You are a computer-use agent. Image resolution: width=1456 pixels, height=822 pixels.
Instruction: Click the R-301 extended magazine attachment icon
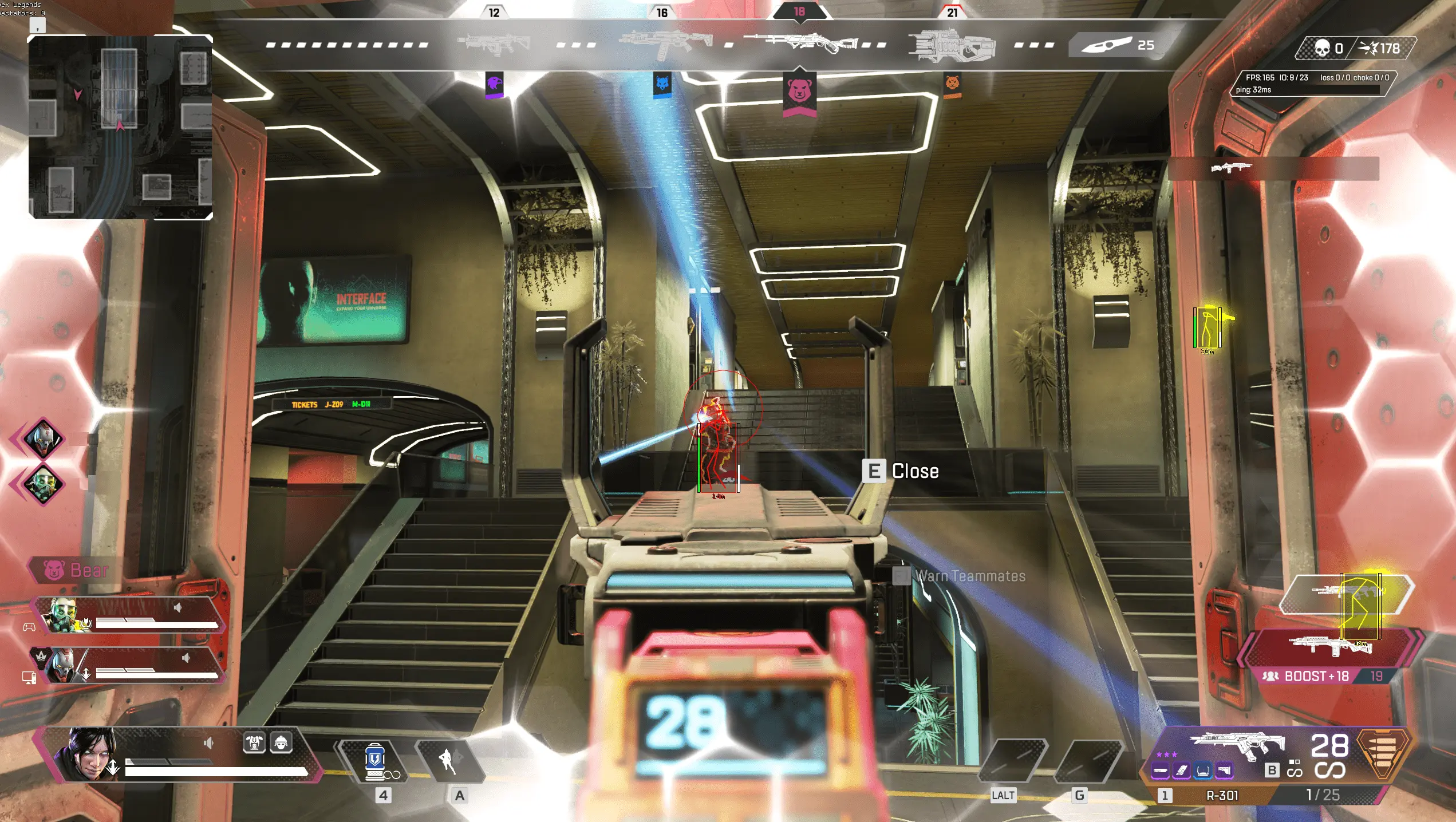(x=1181, y=770)
